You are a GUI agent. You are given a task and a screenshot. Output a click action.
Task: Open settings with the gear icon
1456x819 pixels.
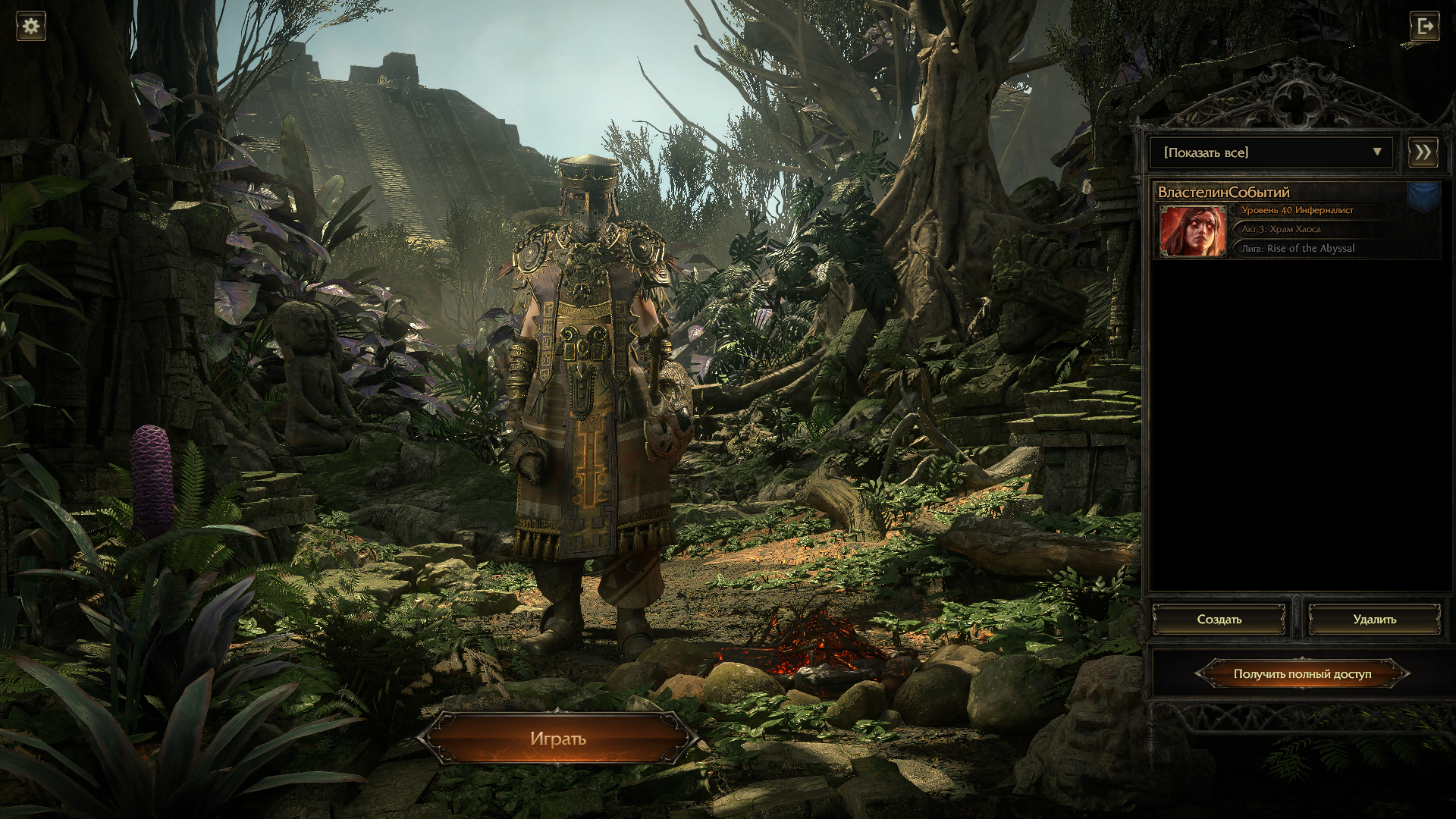tap(31, 26)
